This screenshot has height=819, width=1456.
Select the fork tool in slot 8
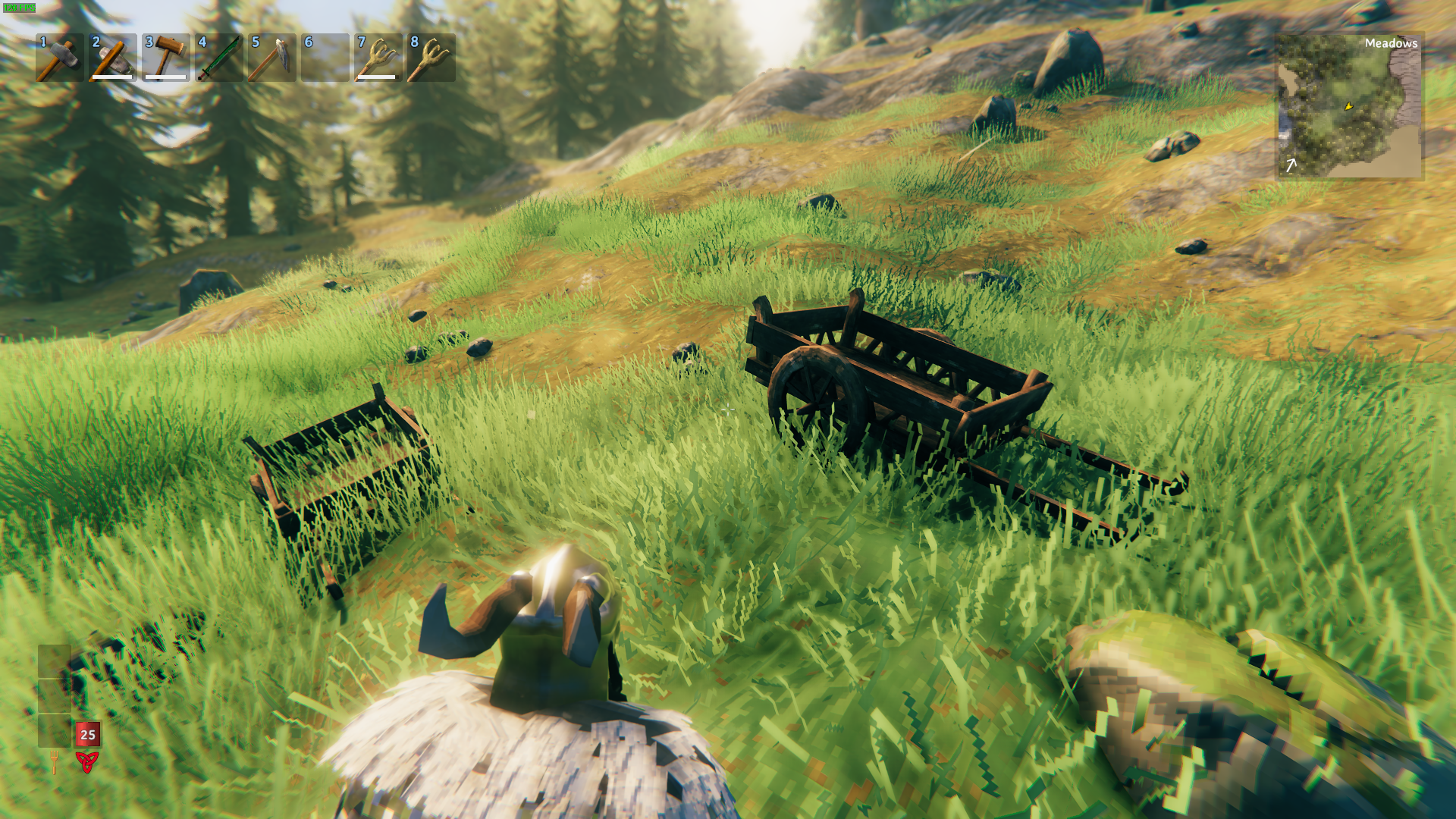click(x=431, y=58)
